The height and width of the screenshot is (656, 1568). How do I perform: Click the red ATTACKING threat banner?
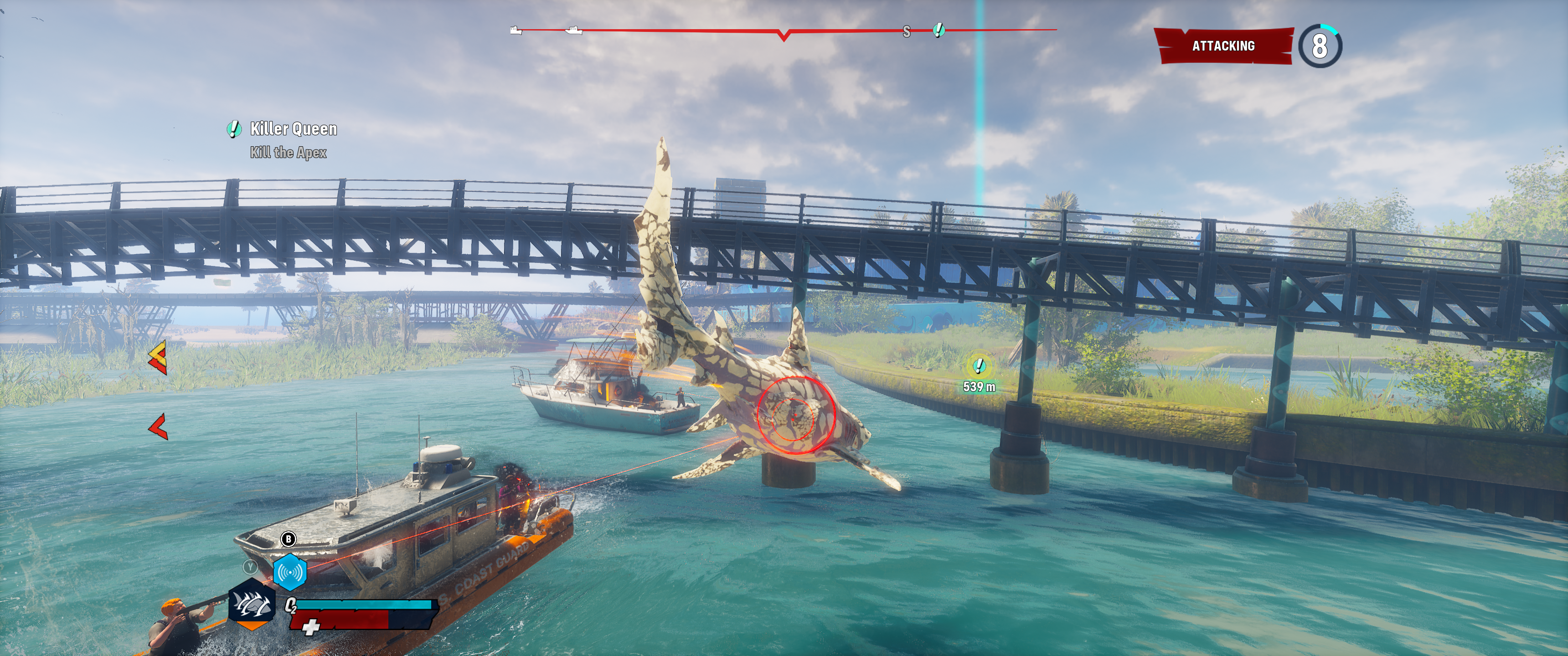click(1223, 46)
